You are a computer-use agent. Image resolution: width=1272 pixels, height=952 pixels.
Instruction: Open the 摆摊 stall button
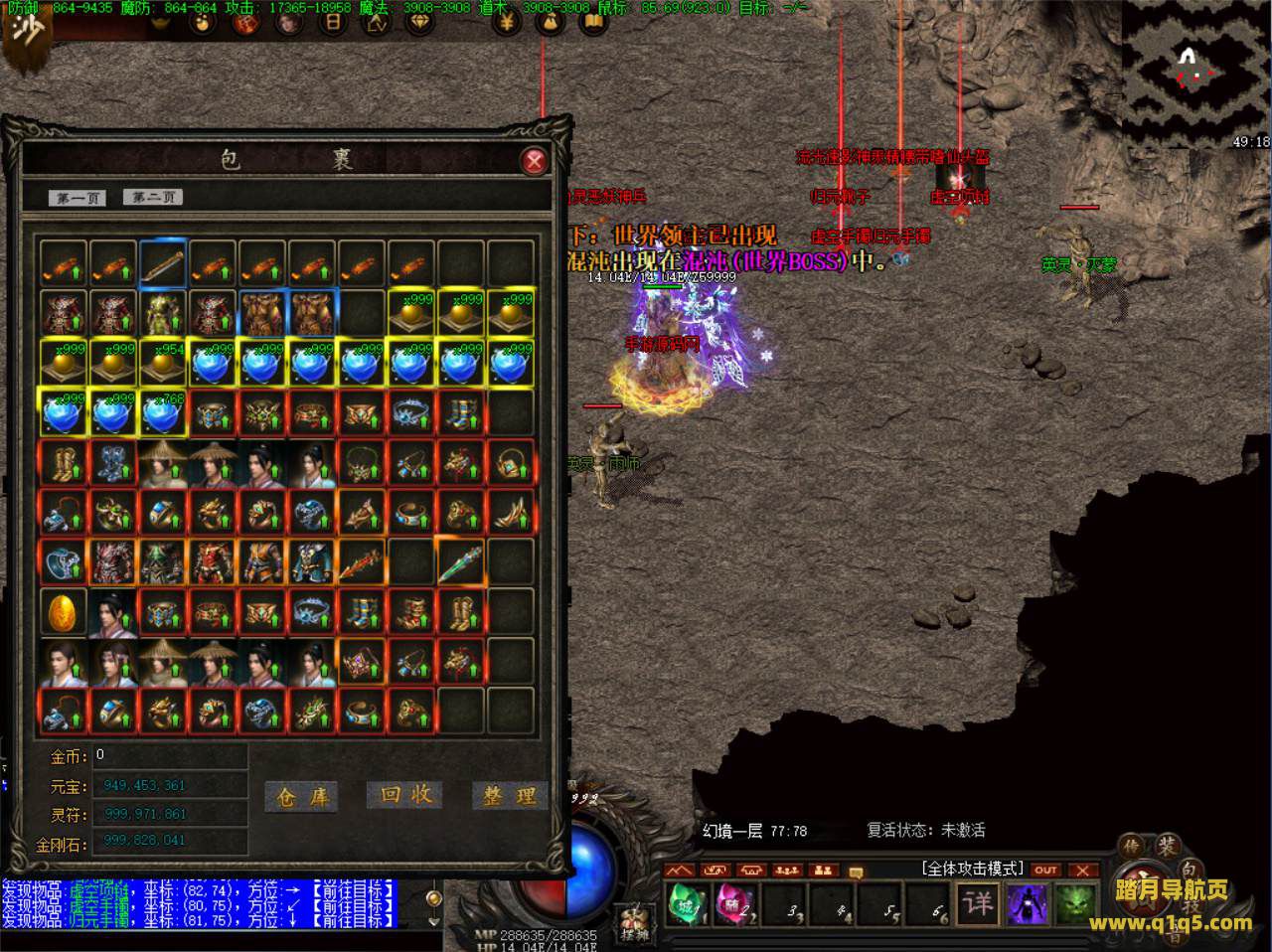(632, 922)
